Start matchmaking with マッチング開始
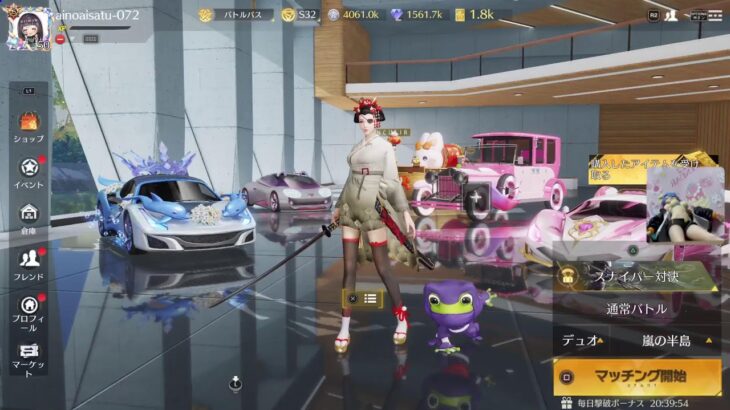This screenshot has height=410, width=730. (636, 377)
